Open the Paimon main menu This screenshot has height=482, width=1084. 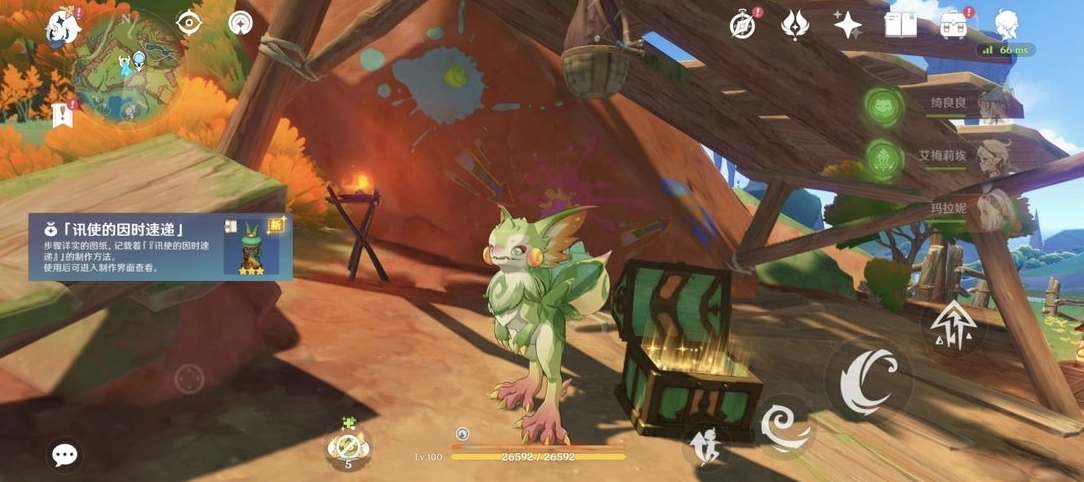(64, 28)
